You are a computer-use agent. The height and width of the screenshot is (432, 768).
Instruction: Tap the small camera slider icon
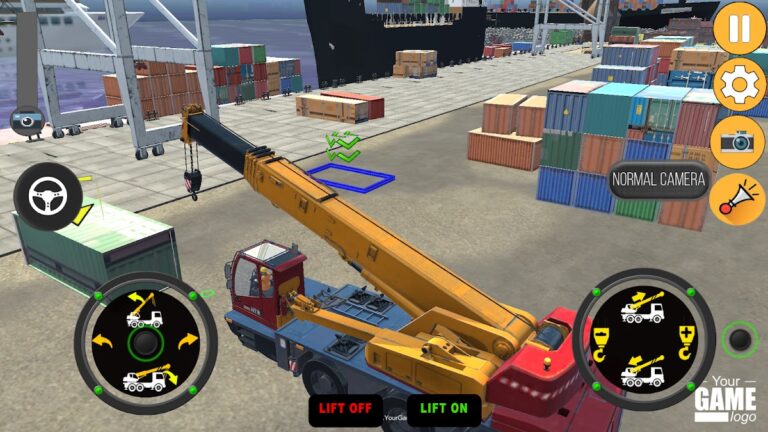click(x=24, y=120)
